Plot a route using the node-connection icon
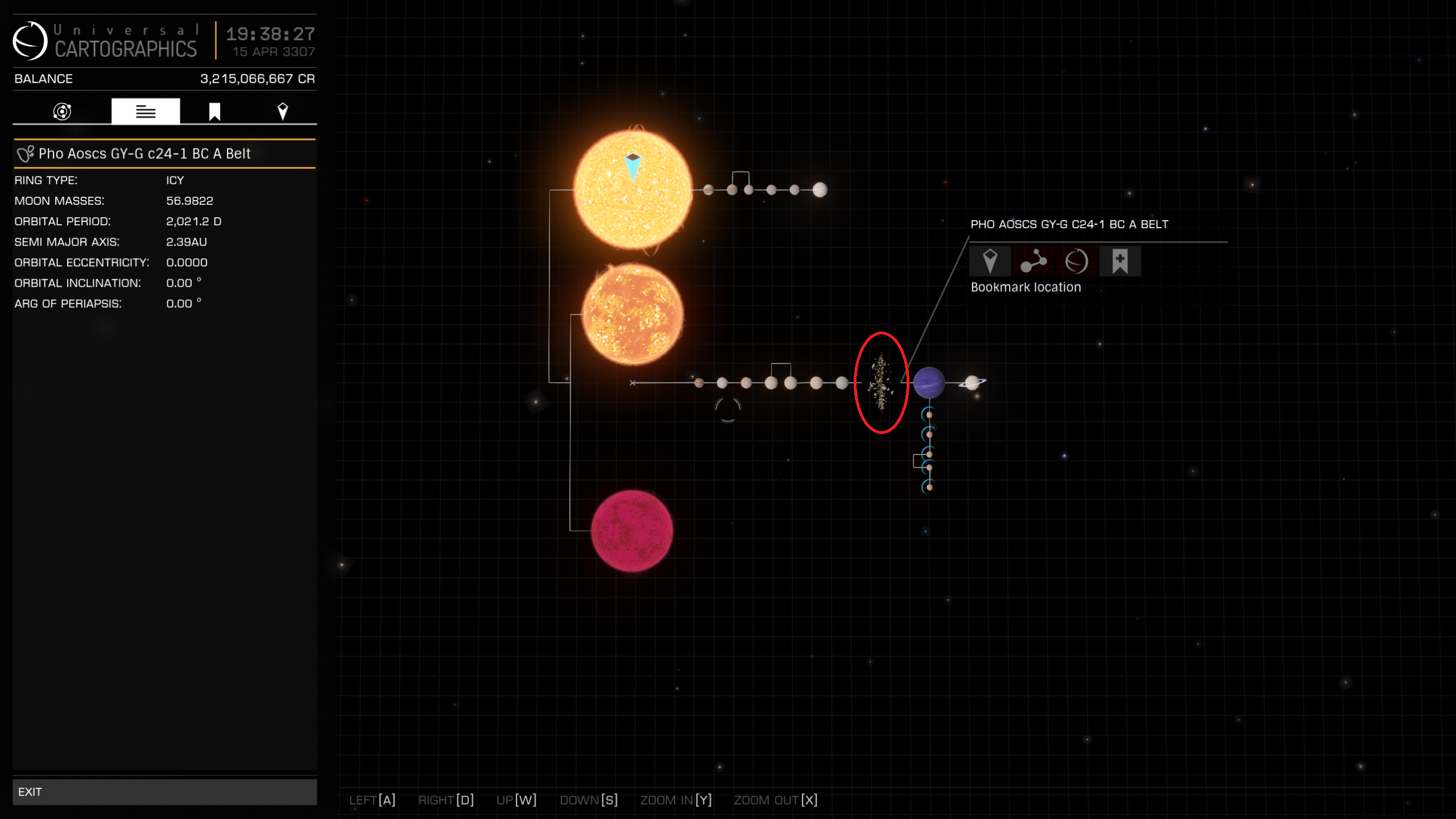The height and width of the screenshot is (819, 1456). pos(1034,261)
